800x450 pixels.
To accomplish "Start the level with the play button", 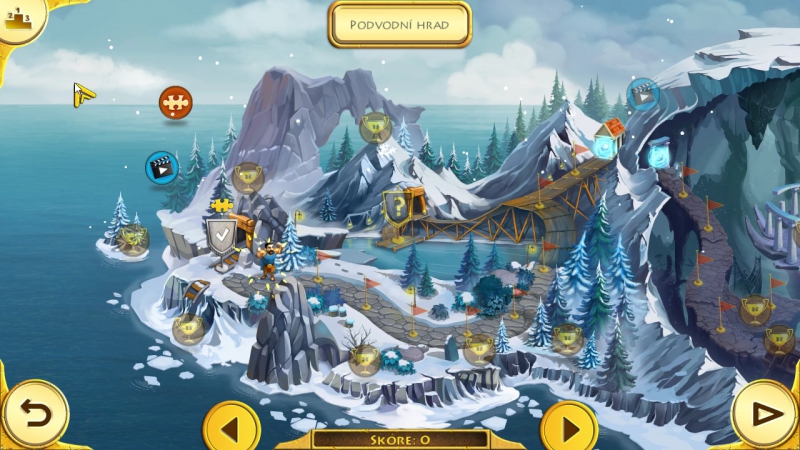I will (x=765, y=414).
